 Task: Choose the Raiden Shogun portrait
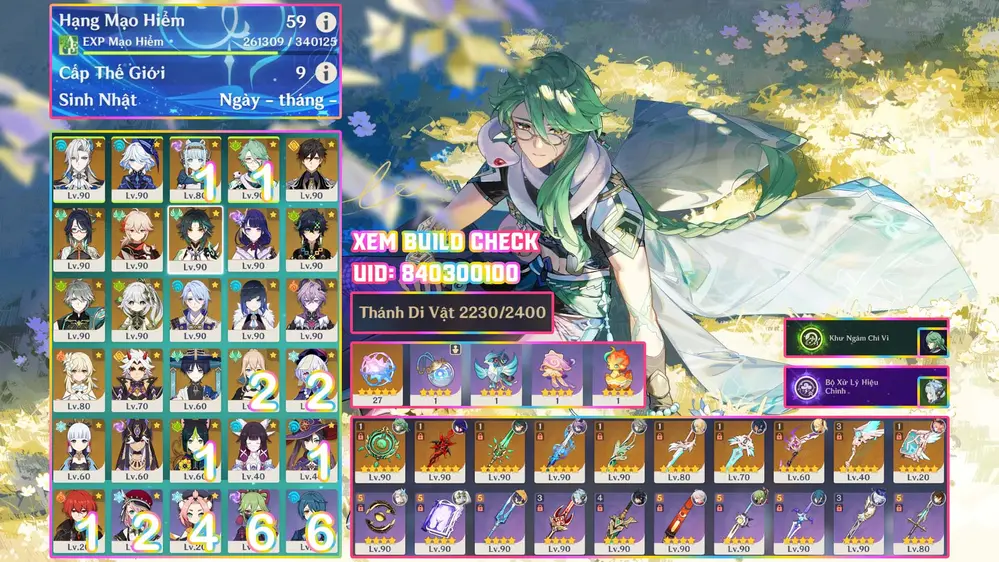point(252,235)
